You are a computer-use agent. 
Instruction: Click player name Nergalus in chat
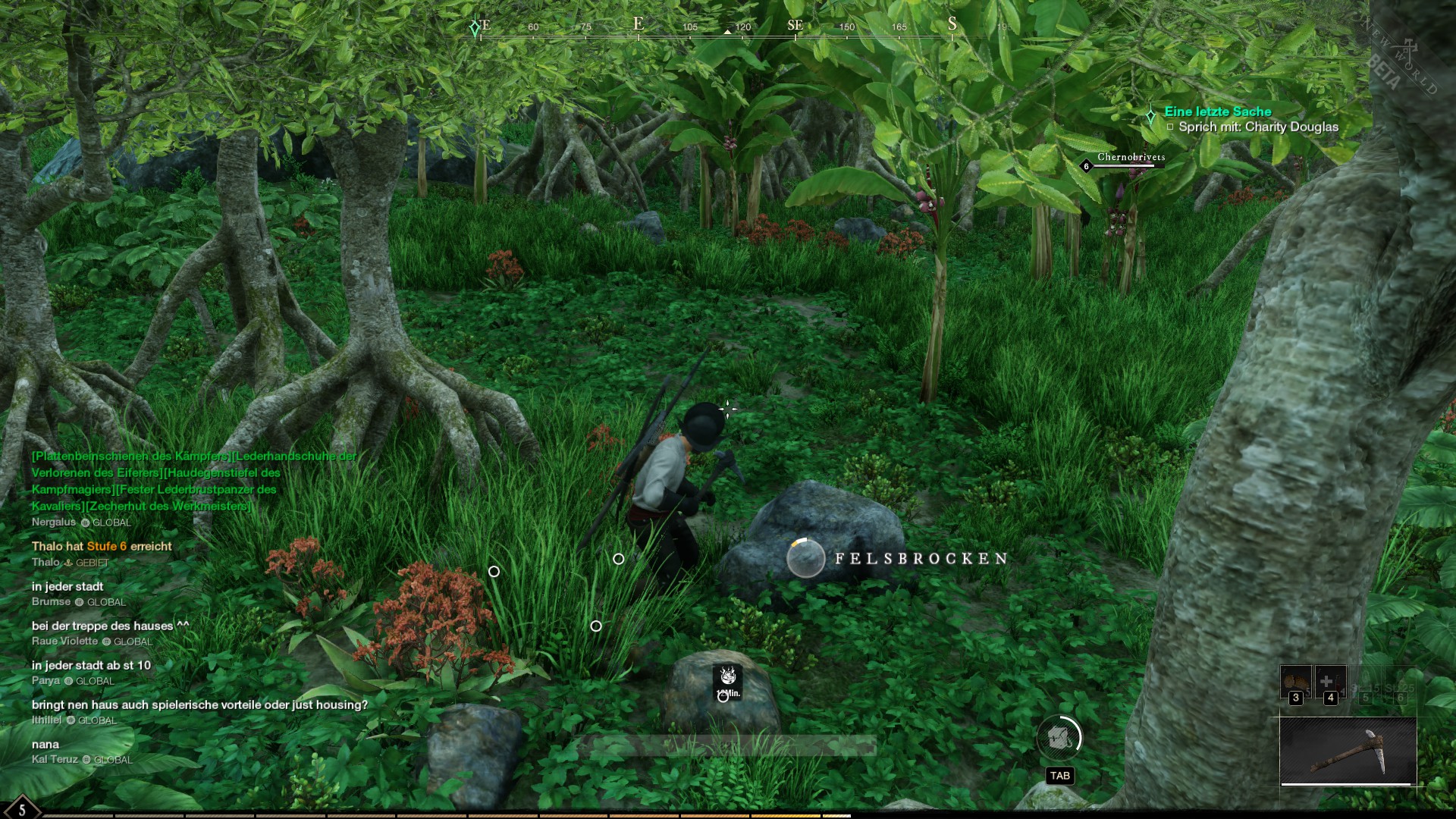pyautogui.click(x=54, y=522)
